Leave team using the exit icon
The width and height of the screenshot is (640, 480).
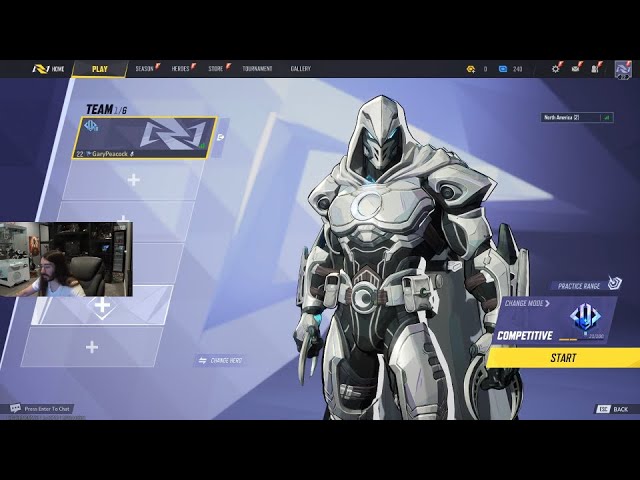click(x=221, y=138)
